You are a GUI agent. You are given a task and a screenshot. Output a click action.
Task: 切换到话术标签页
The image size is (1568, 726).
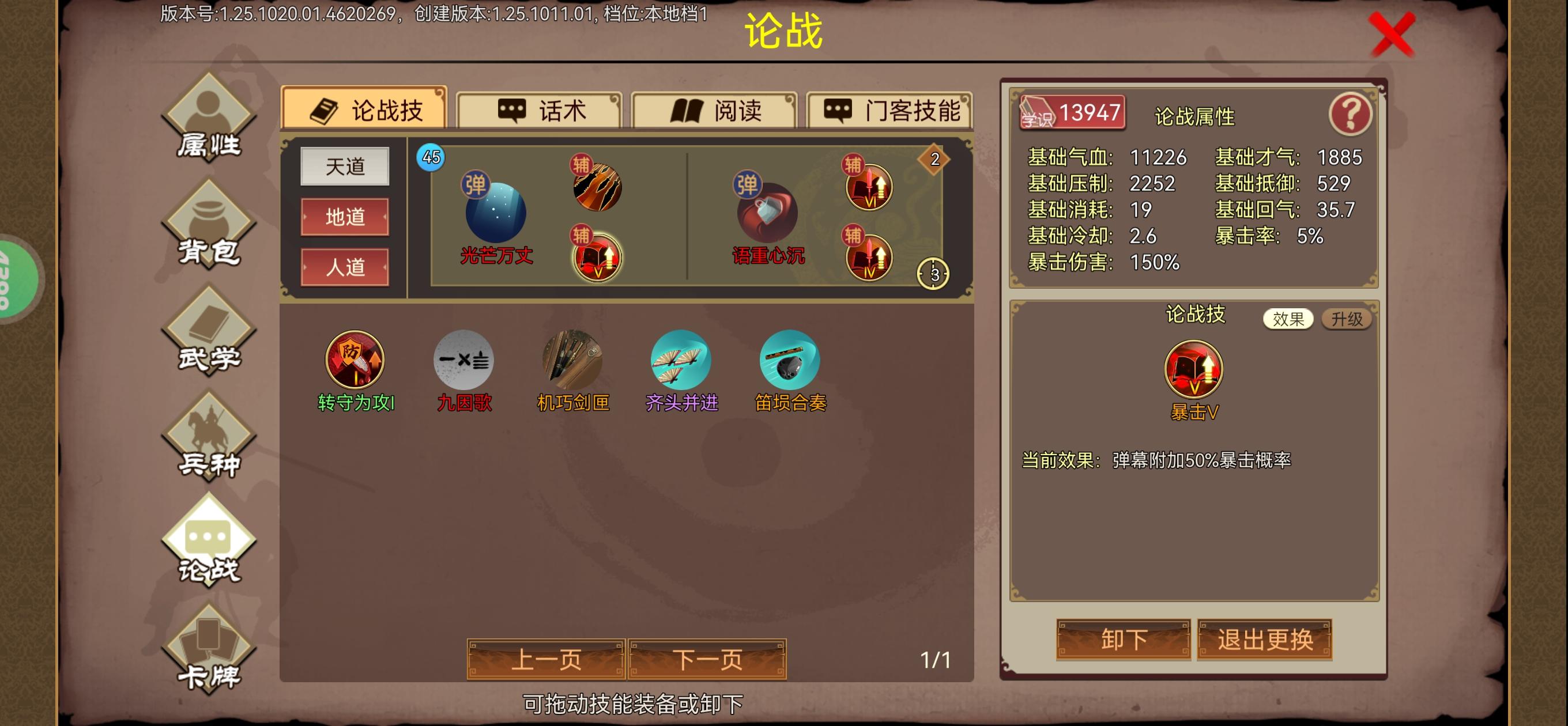click(x=541, y=110)
